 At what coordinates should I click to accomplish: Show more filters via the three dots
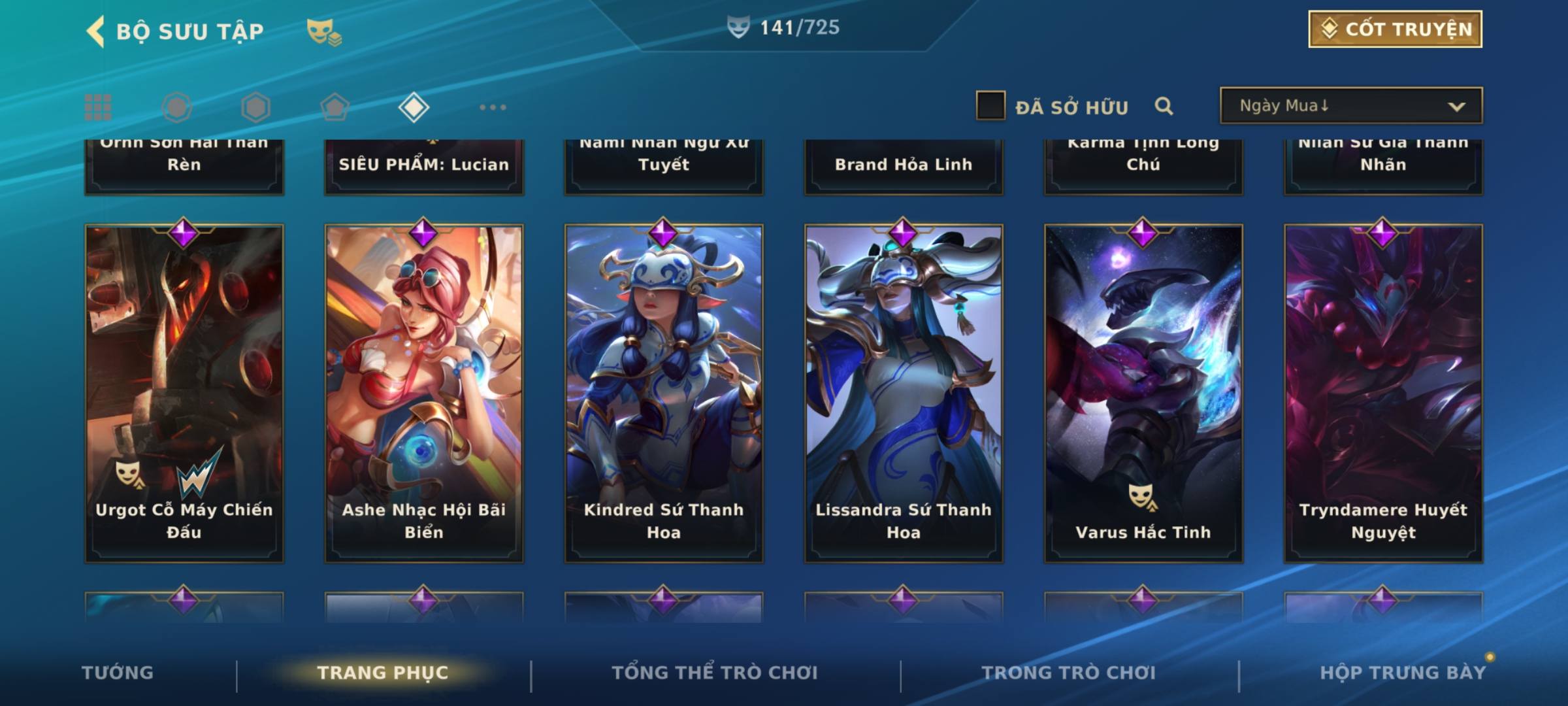(493, 107)
